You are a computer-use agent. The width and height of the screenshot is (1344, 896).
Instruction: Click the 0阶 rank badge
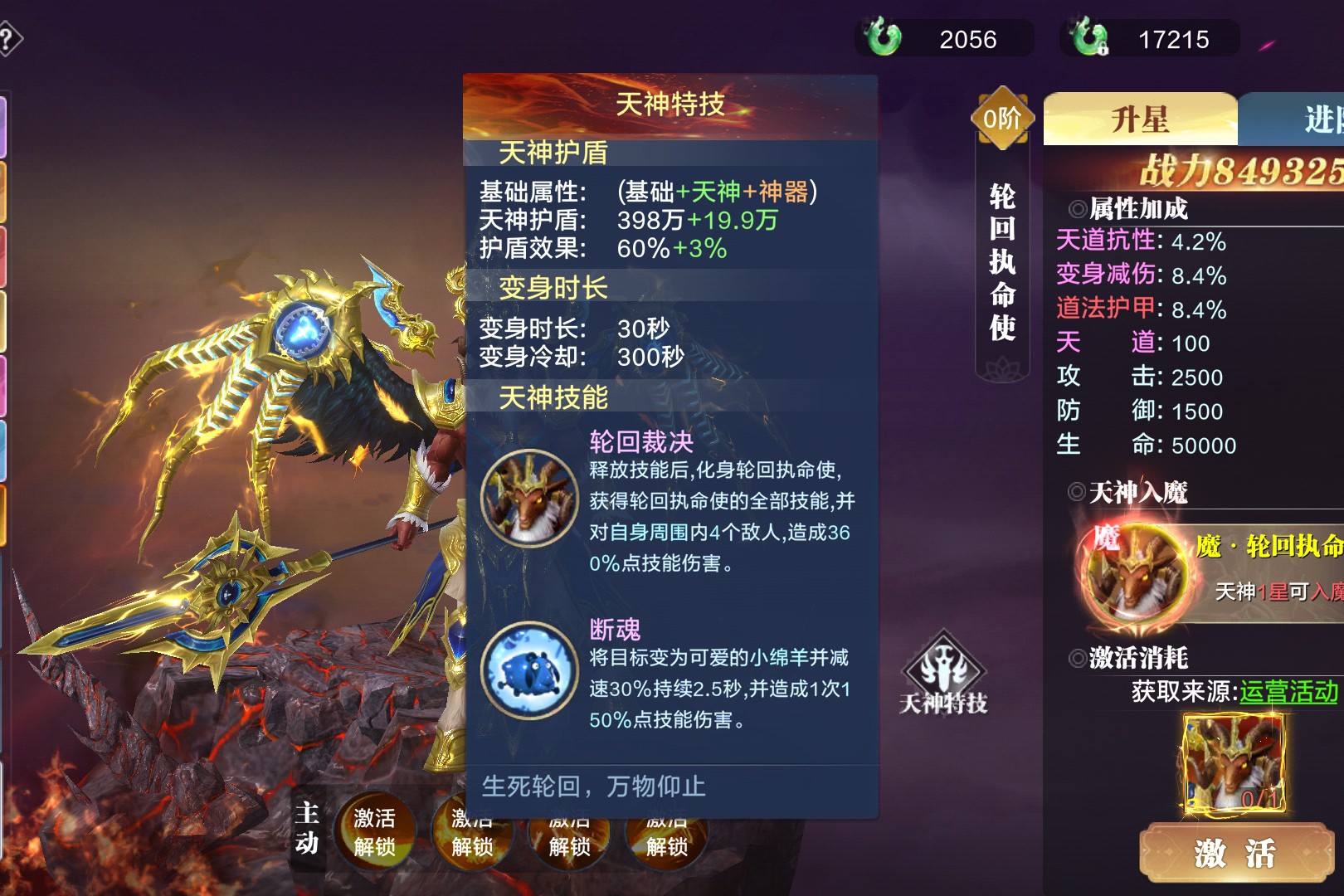click(1002, 119)
